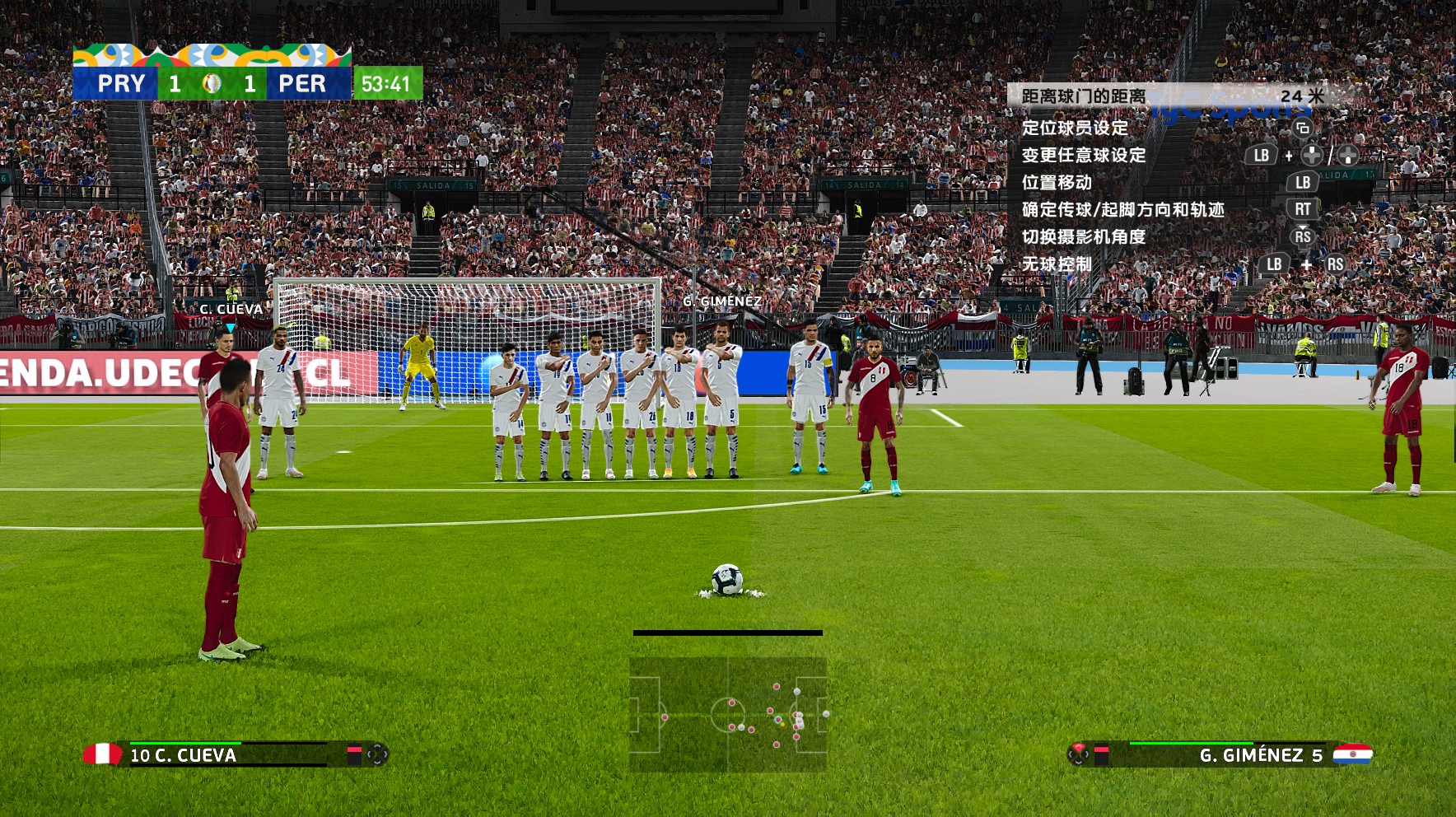Click the C. Cueva name marker above player

[231, 310]
